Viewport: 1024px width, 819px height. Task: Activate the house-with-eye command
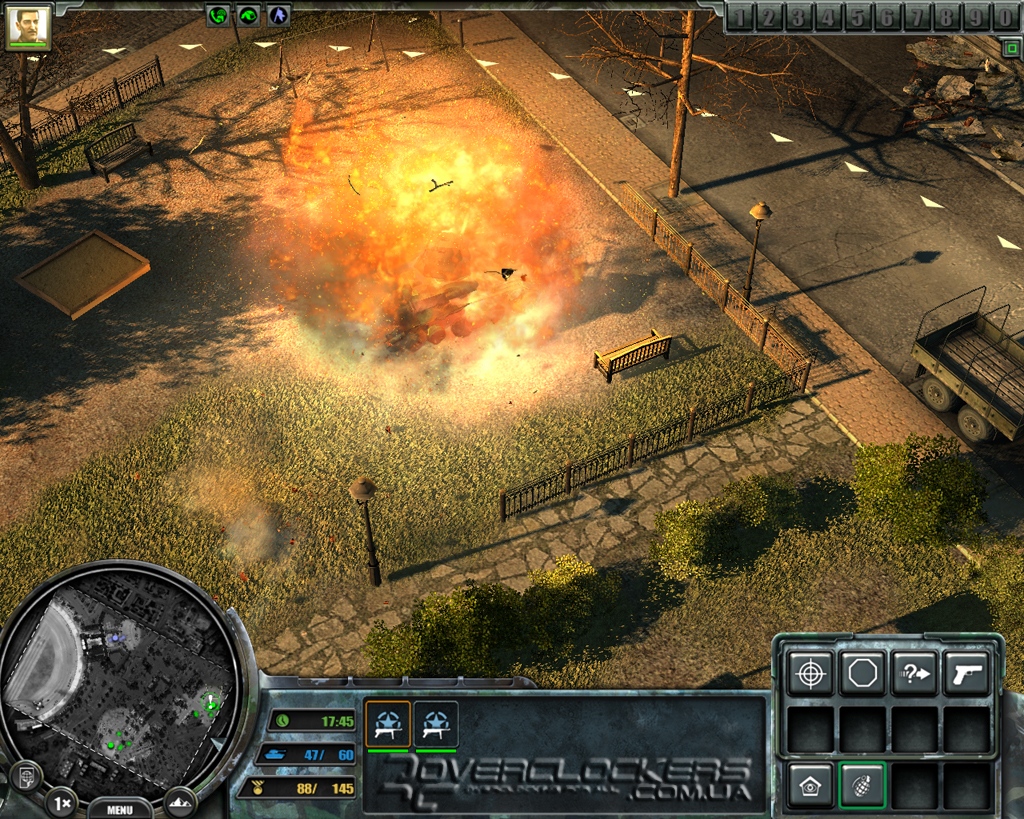pyautogui.click(x=809, y=785)
